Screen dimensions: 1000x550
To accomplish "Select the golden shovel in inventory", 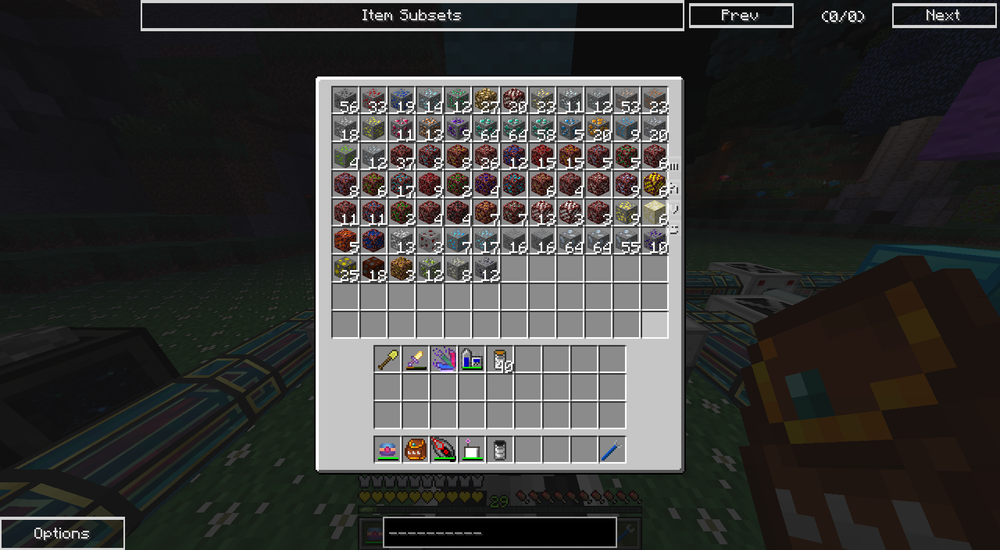I will pos(388,359).
